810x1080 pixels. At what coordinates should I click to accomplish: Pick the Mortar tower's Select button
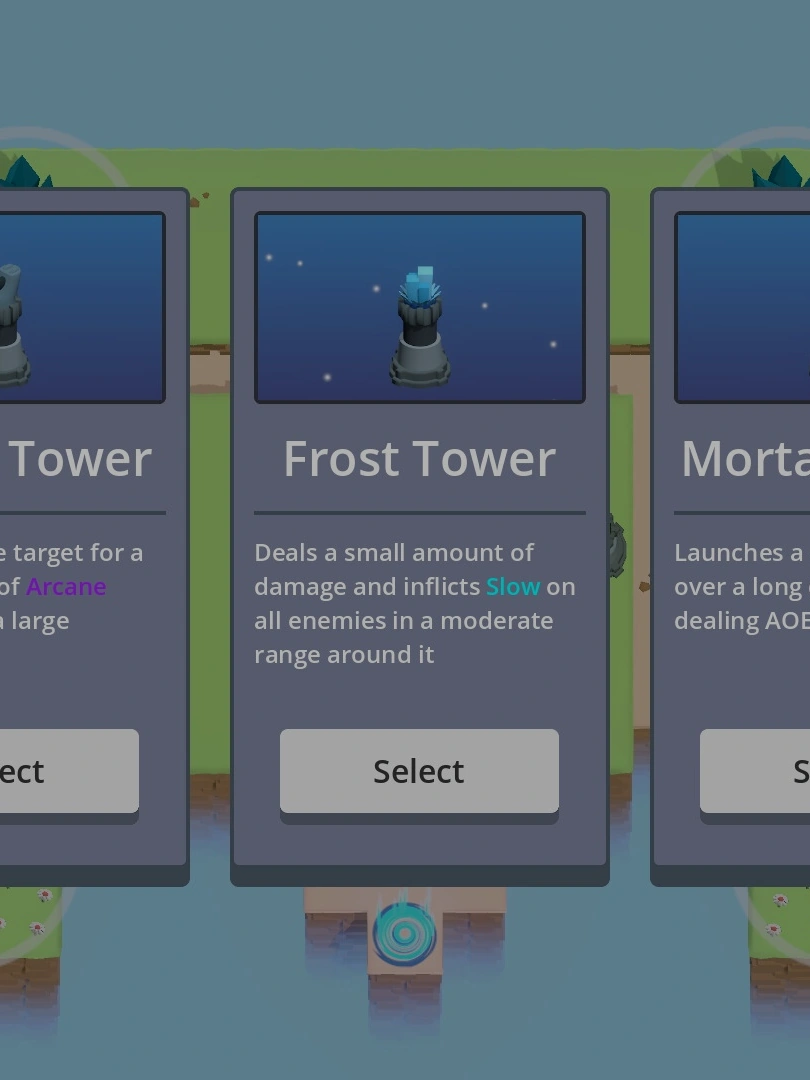pyautogui.click(x=756, y=770)
